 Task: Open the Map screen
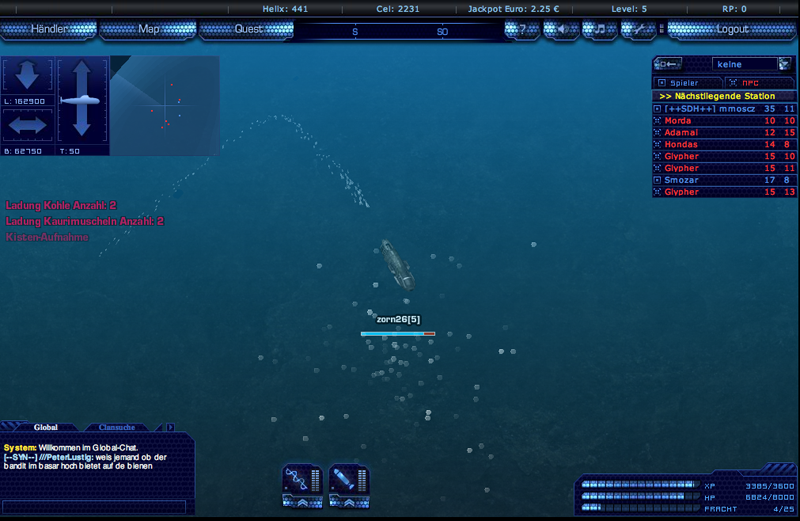(x=148, y=29)
